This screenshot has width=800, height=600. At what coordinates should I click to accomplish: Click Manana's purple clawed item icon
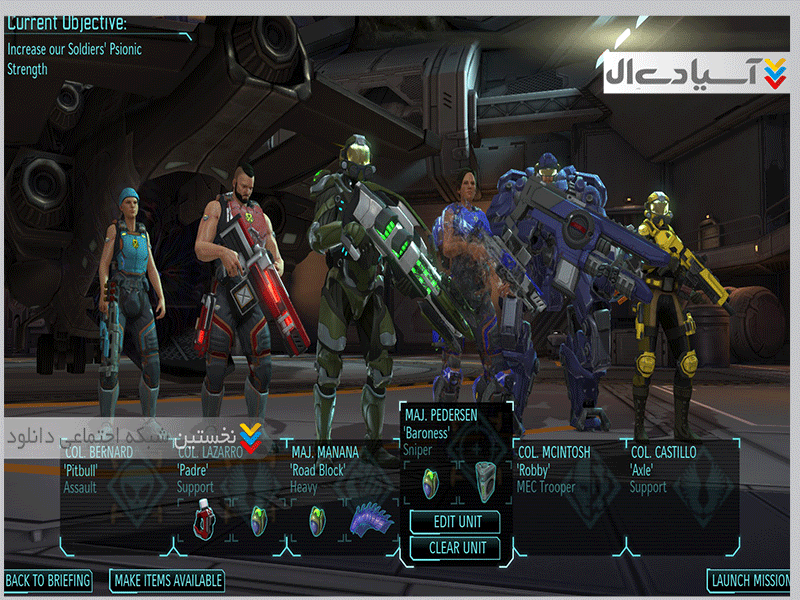click(x=368, y=520)
